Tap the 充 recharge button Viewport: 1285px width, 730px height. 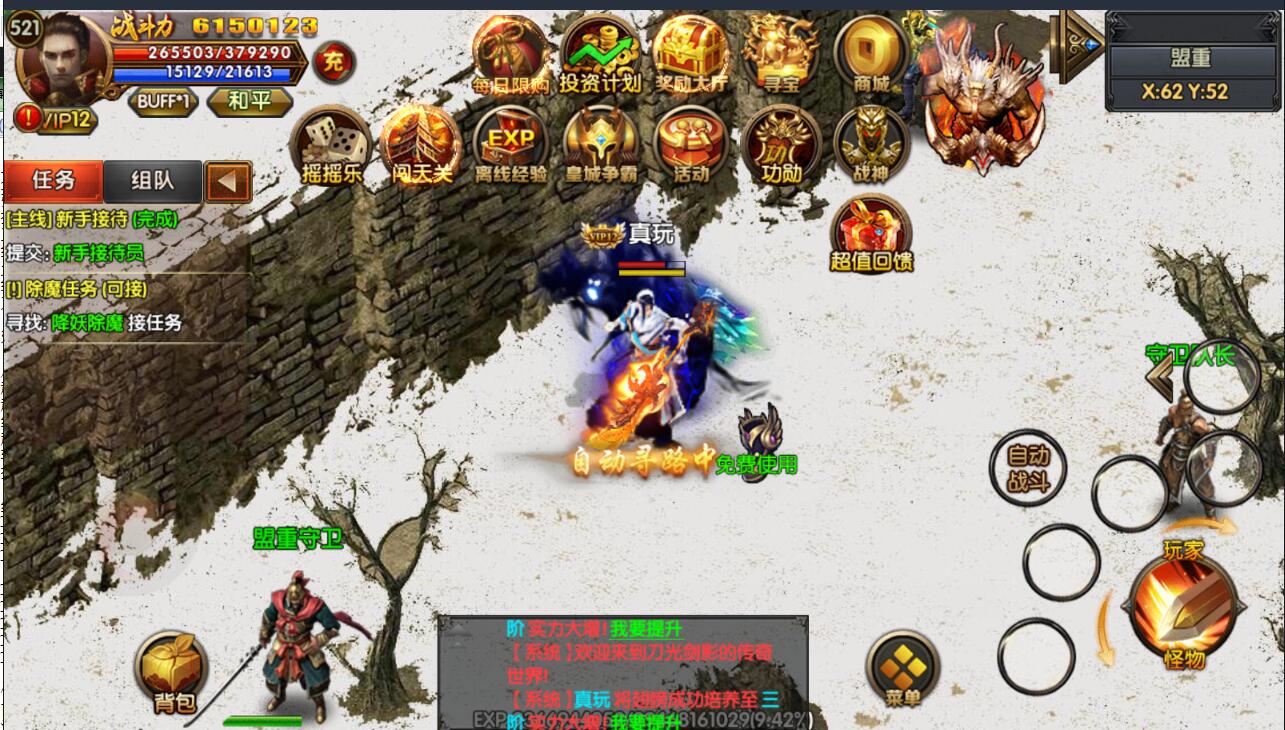point(333,63)
